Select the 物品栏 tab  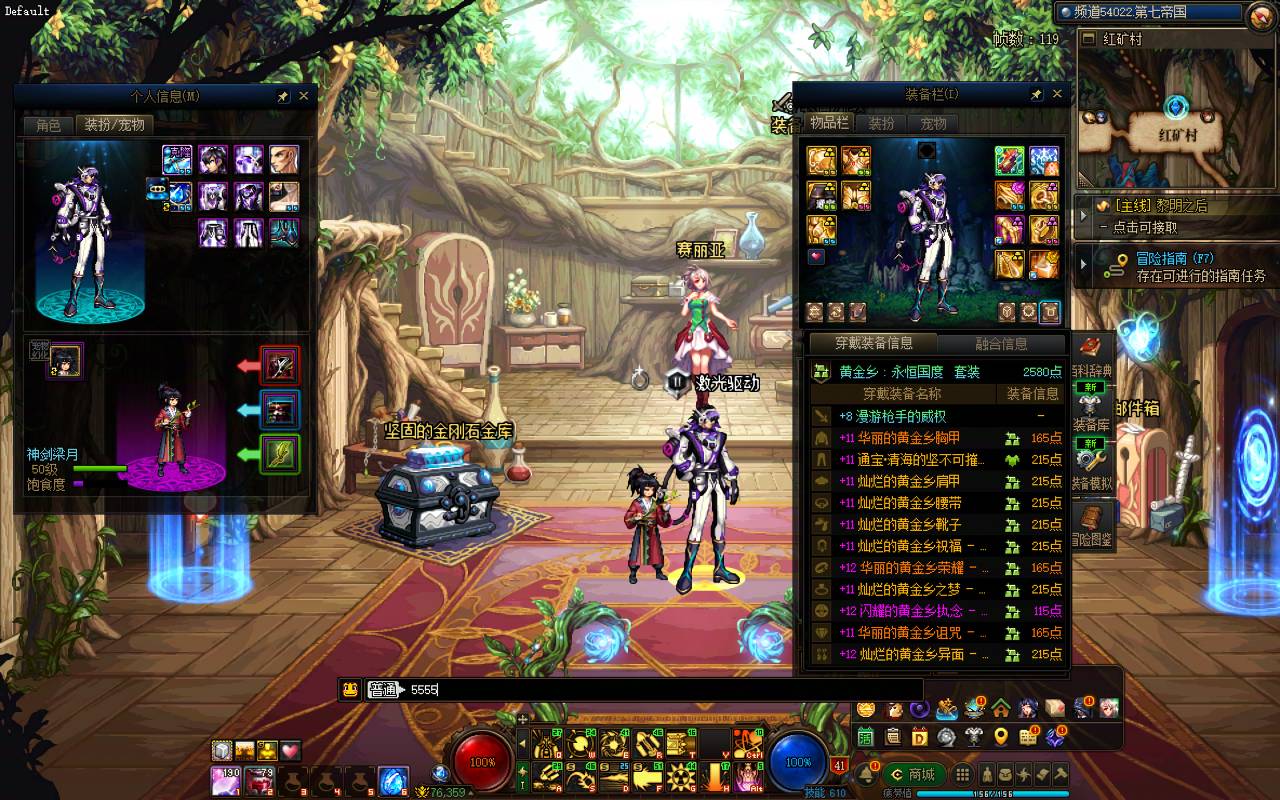pyautogui.click(x=829, y=123)
